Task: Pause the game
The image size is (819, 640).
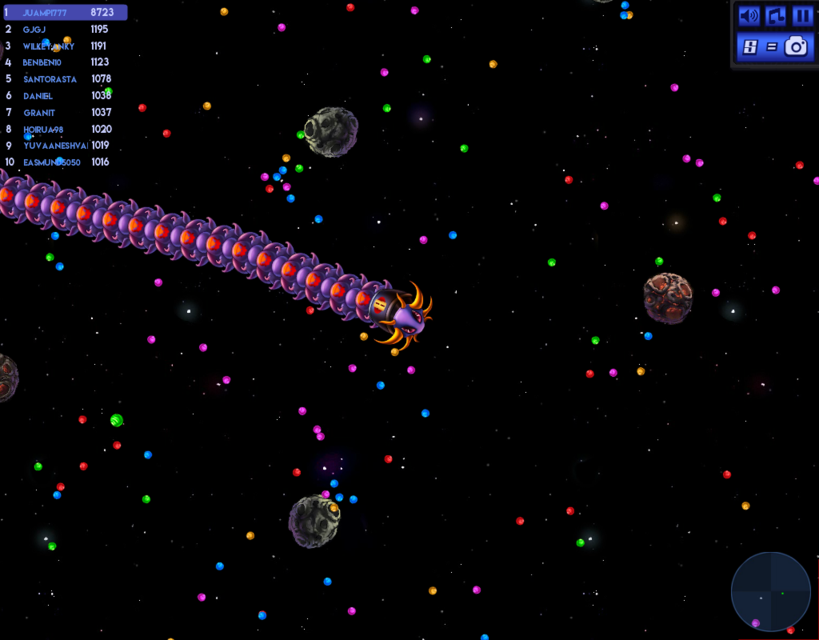Action: coord(802,16)
